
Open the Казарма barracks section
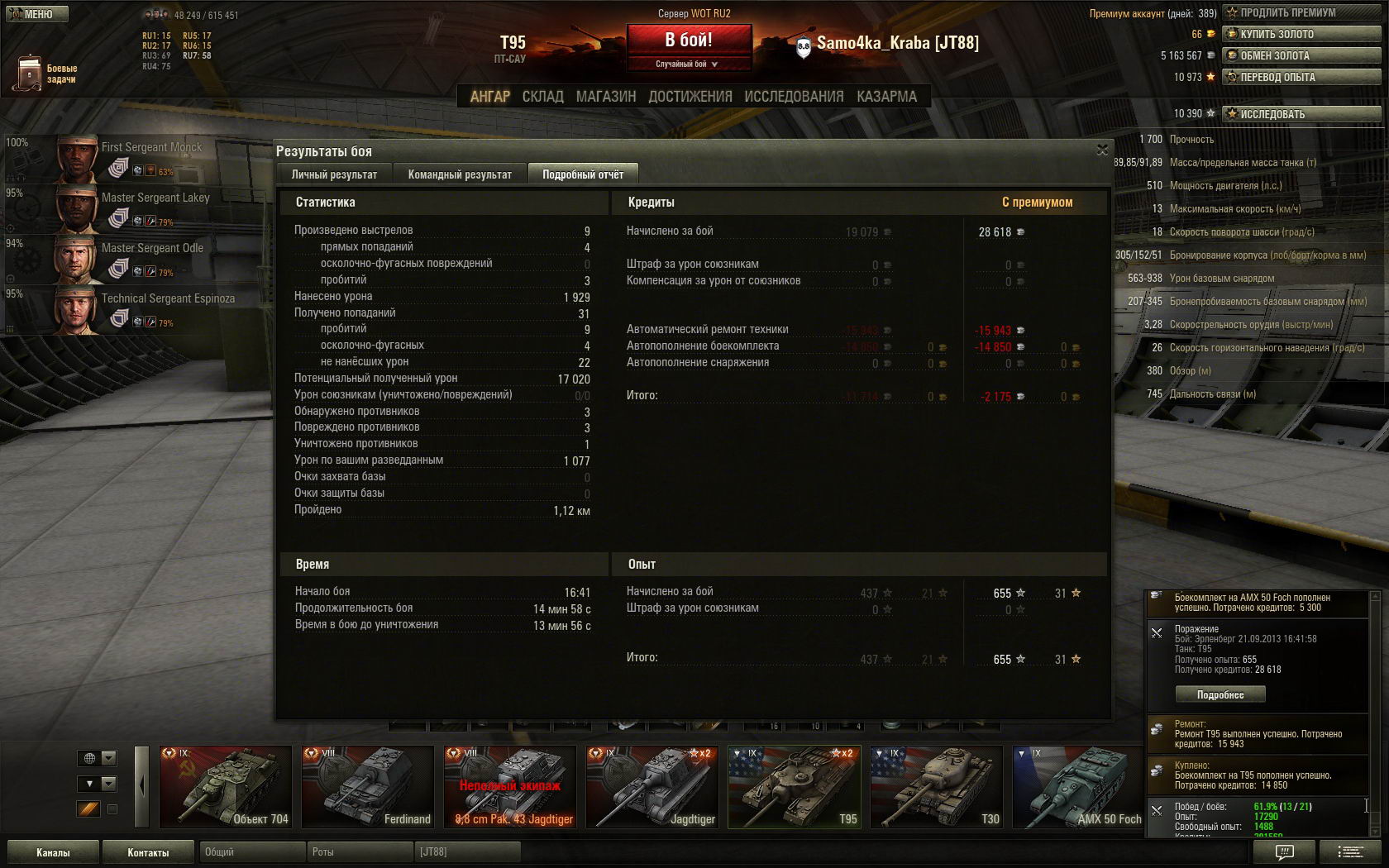pos(886,97)
